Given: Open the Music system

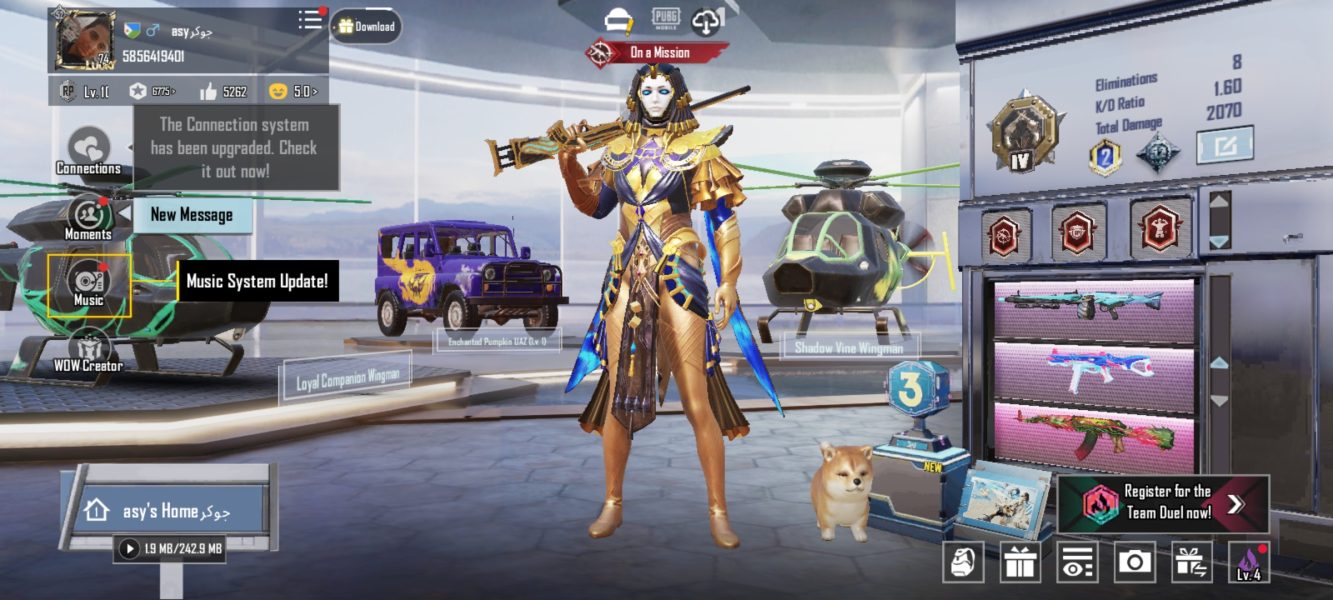Looking at the screenshot, I should [x=89, y=285].
